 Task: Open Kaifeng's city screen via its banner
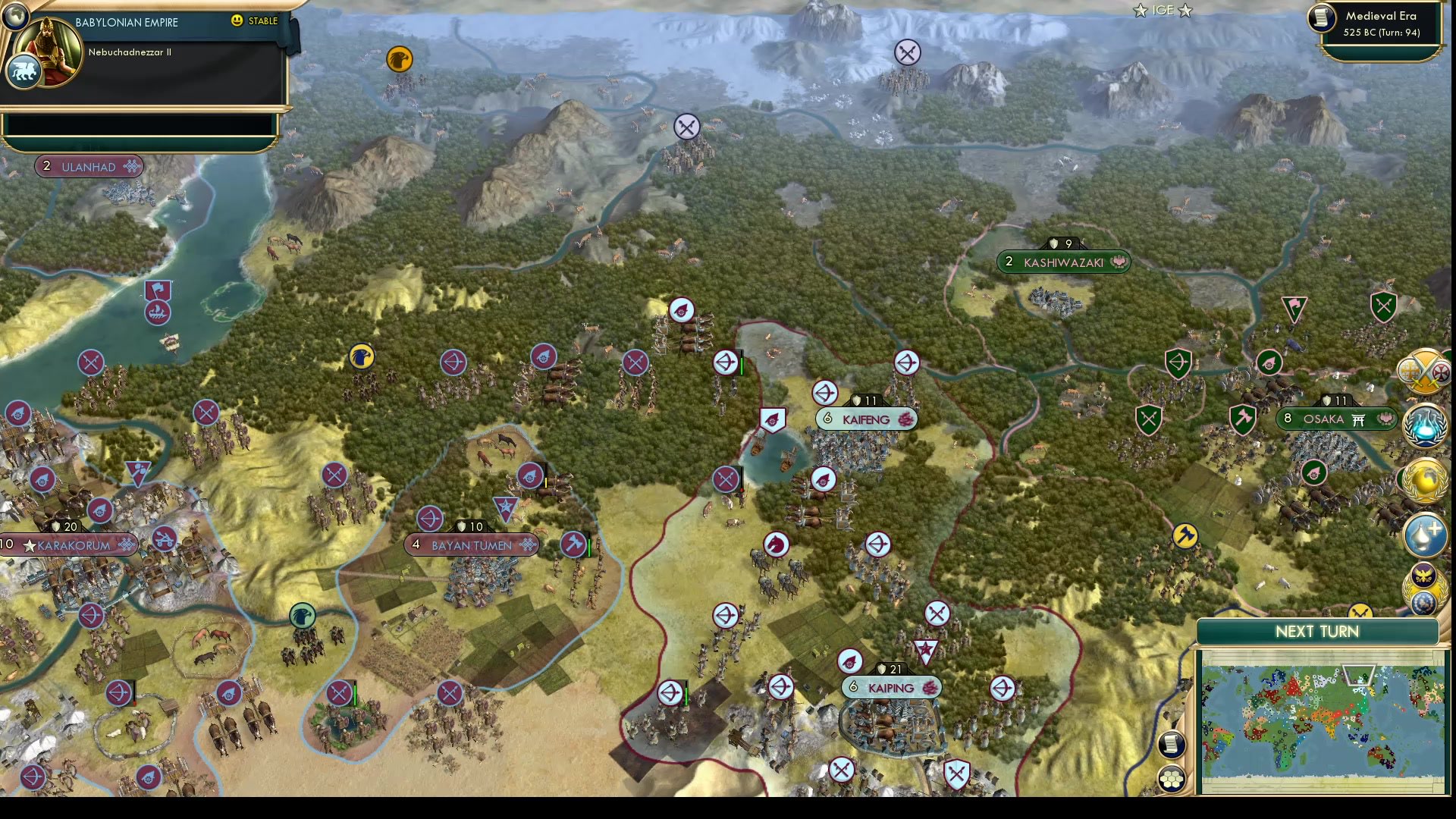point(867,418)
